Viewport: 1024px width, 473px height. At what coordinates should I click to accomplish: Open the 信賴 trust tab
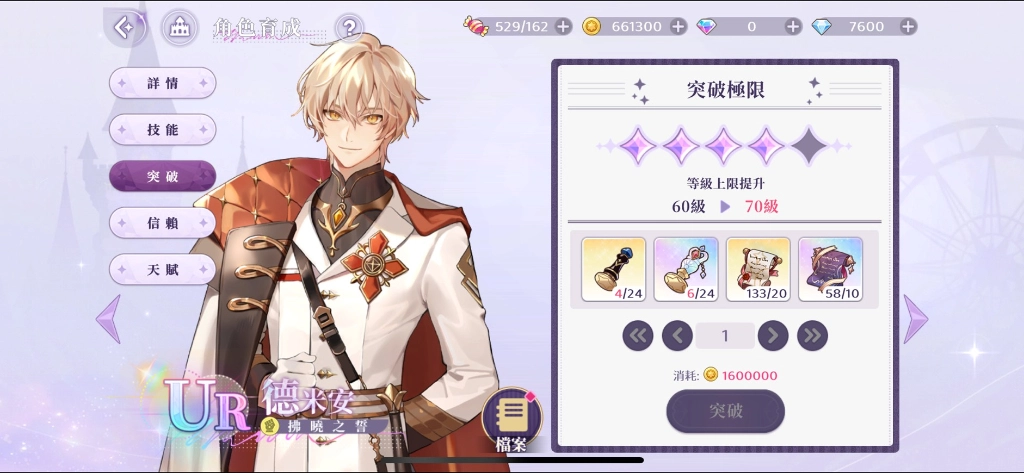click(x=162, y=222)
